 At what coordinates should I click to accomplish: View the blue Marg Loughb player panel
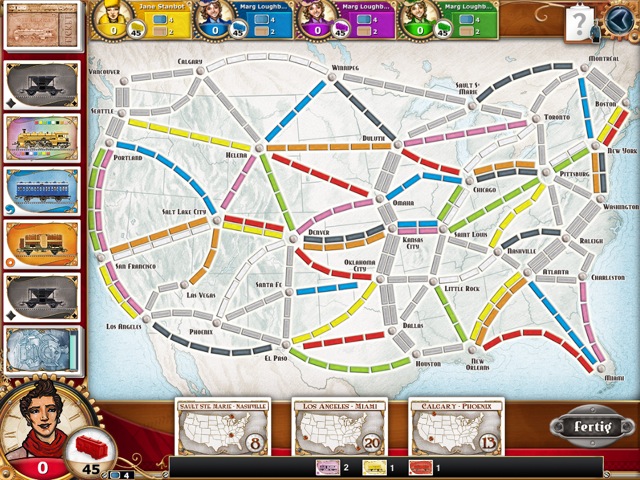[238, 18]
